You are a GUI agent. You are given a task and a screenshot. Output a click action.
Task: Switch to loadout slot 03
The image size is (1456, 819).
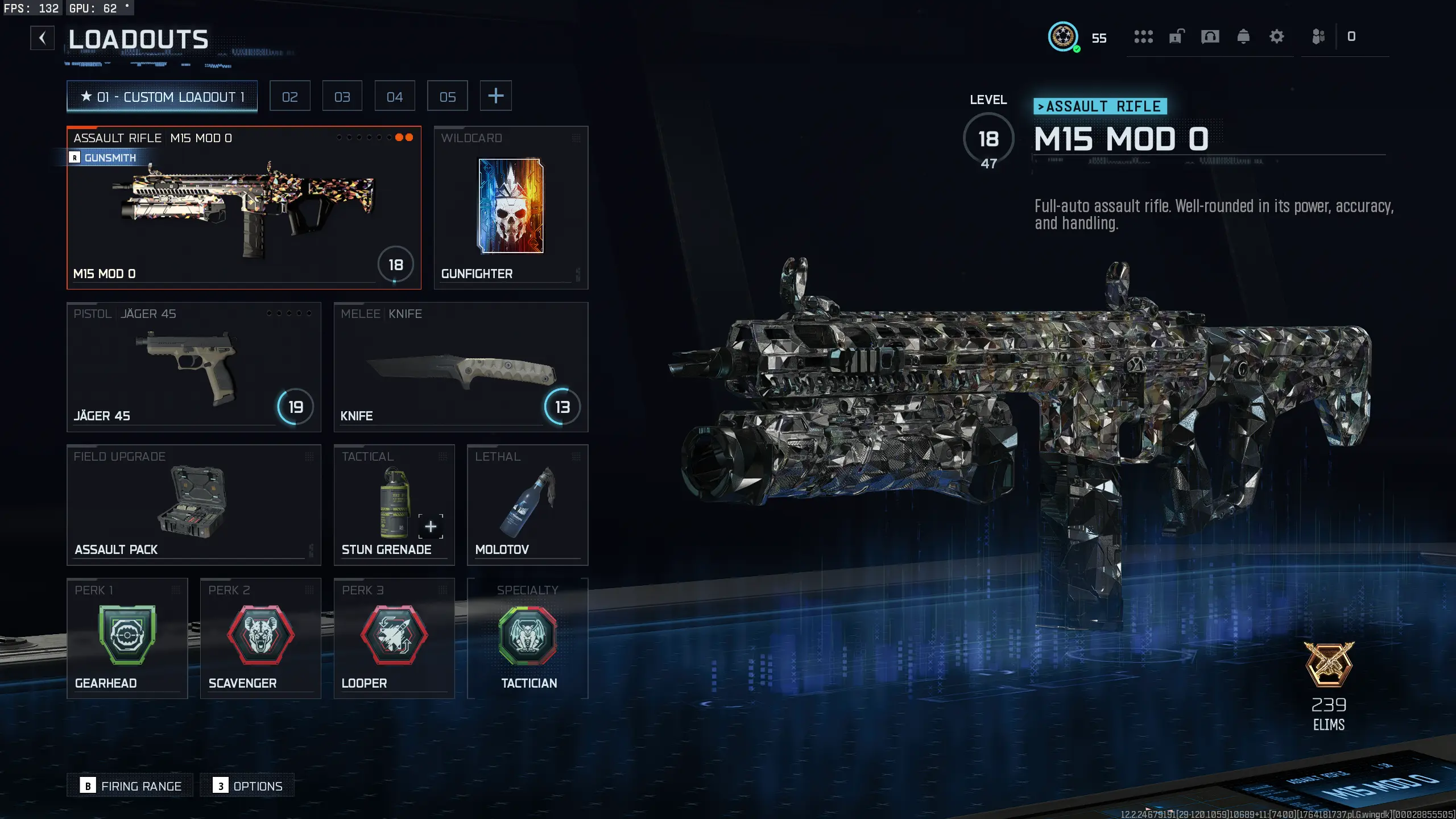click(342, 97)
